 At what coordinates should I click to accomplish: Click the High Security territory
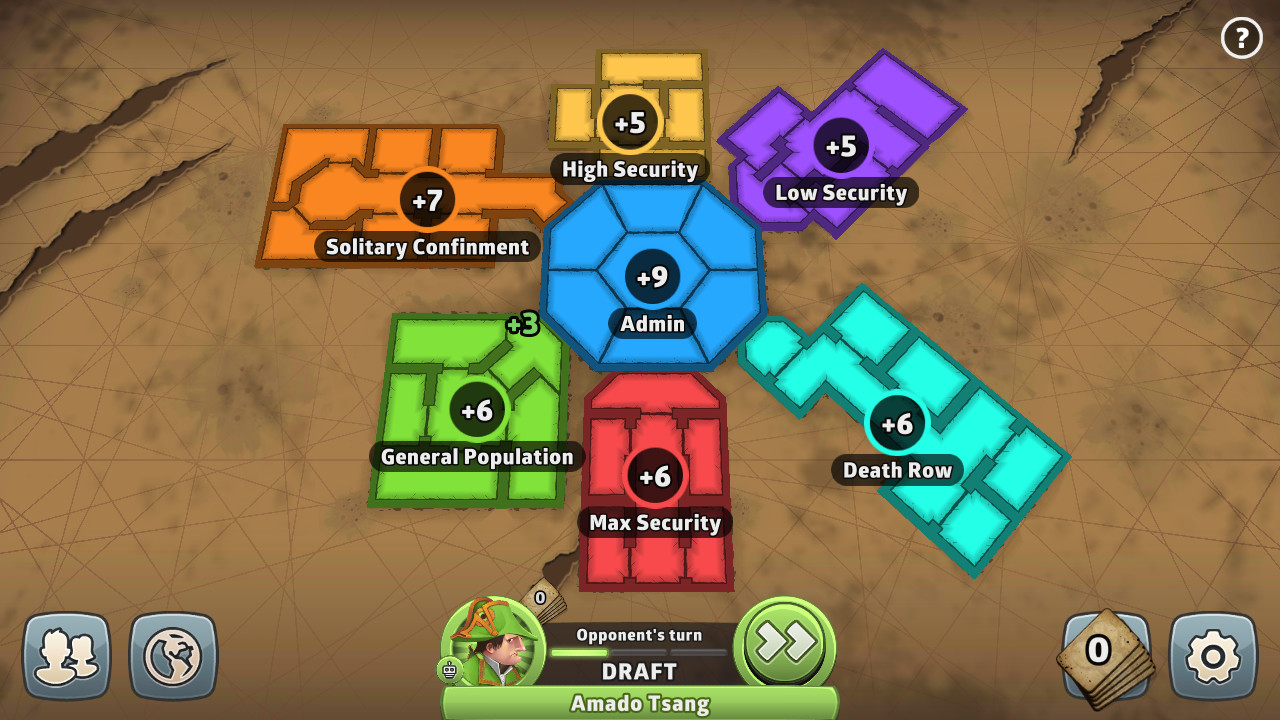pos(630,120)
